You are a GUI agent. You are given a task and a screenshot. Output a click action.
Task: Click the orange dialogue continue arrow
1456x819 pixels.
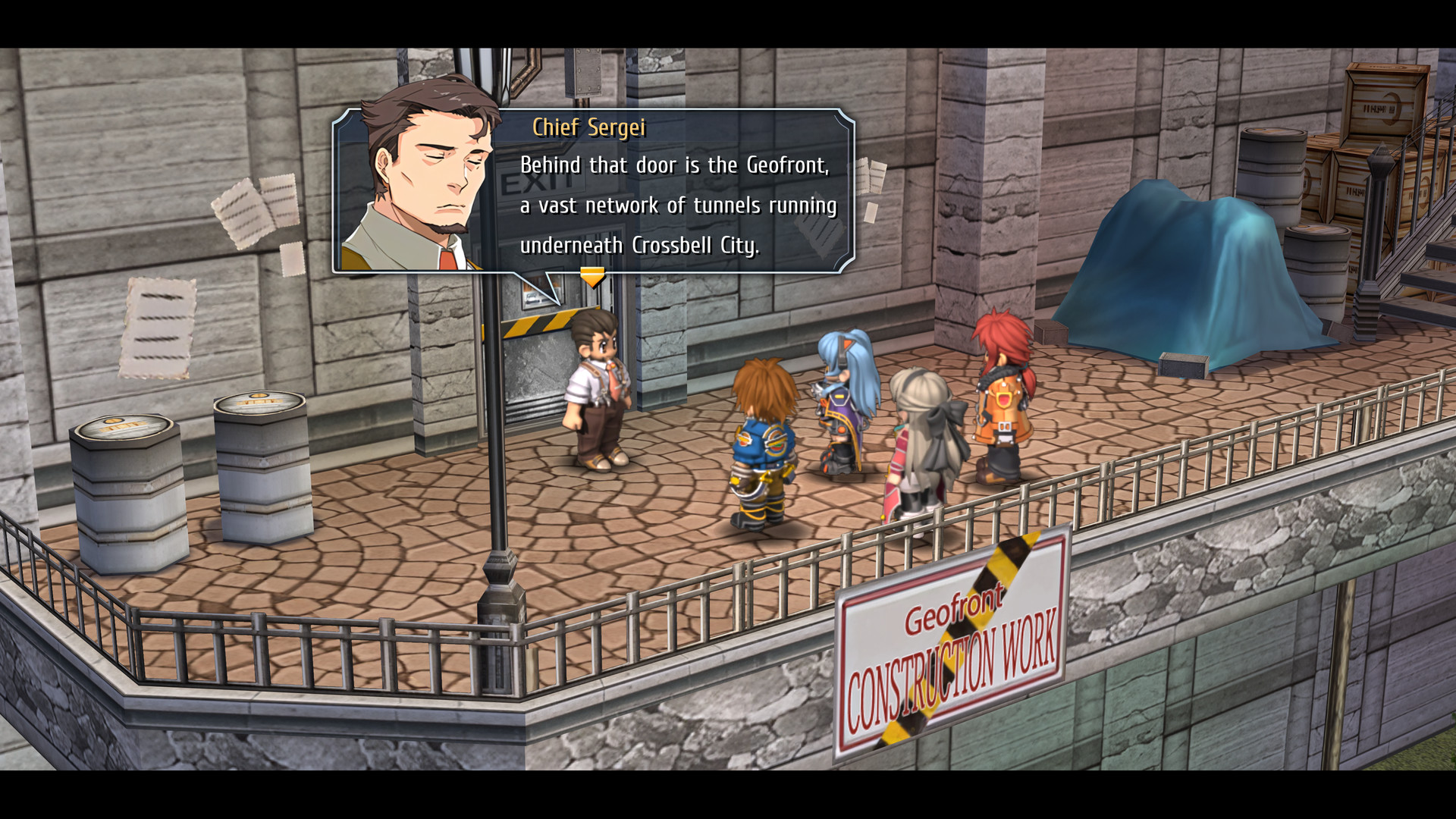592,276
